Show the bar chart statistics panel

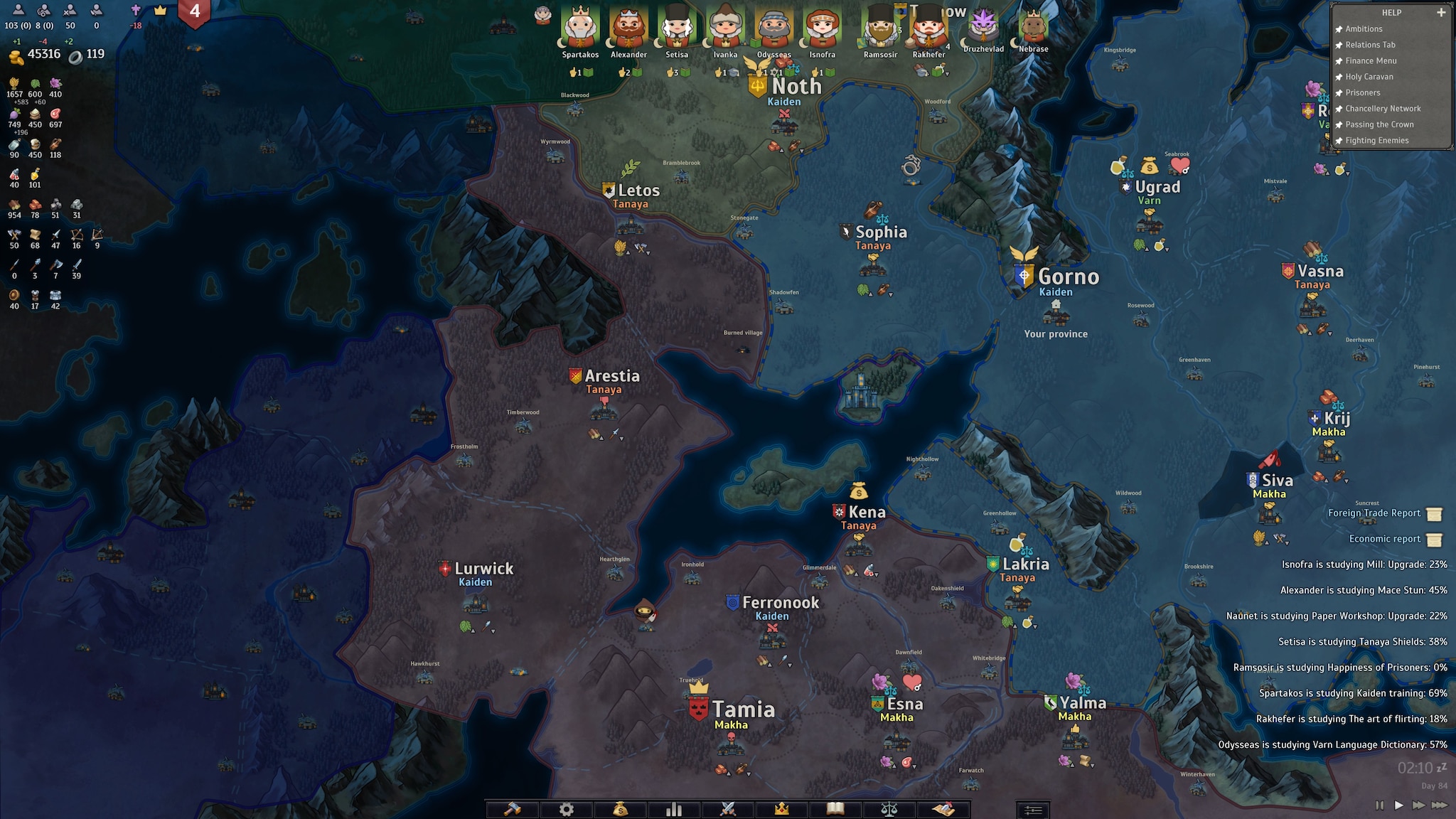674,809
